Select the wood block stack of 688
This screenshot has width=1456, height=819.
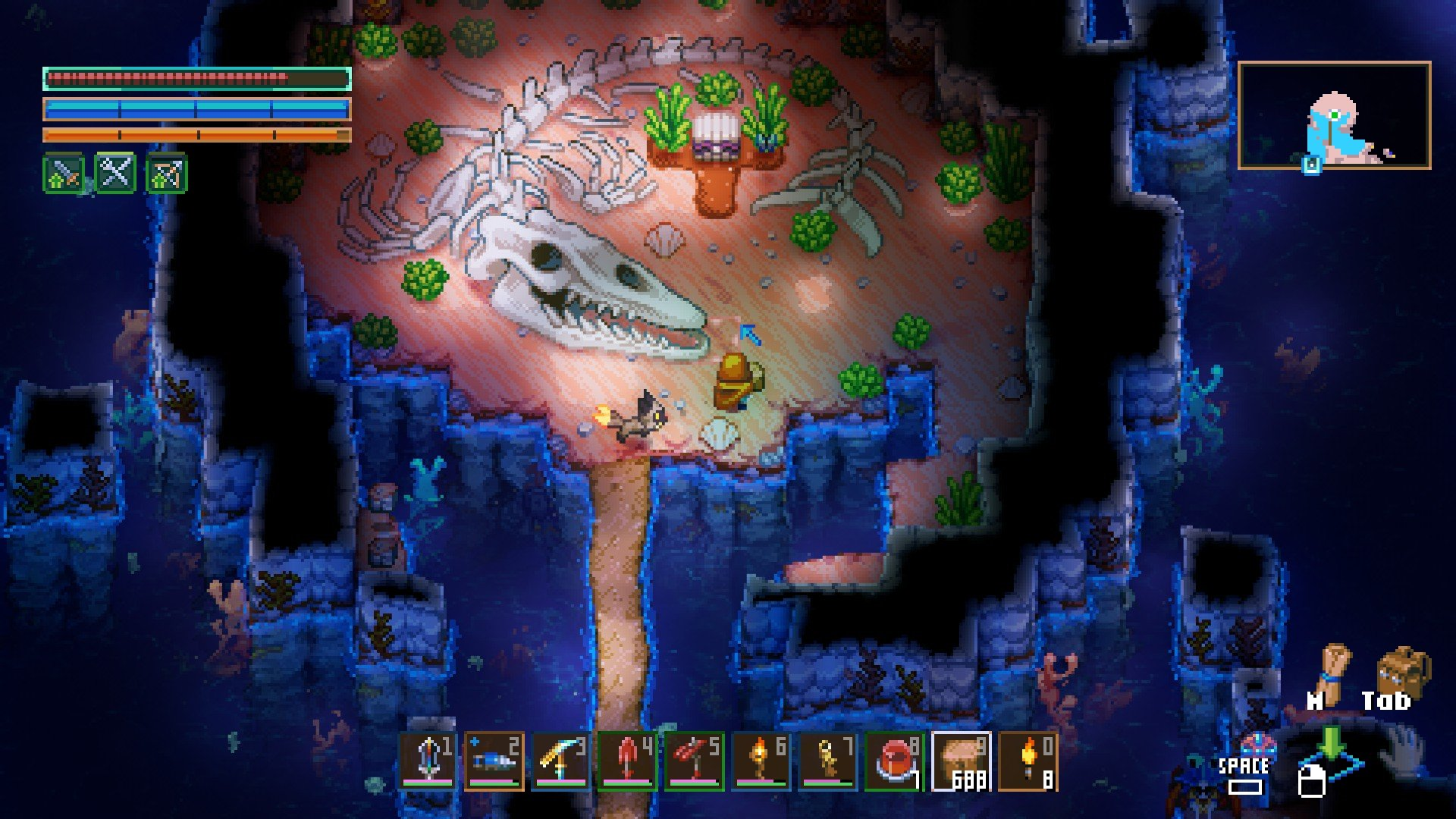click(962, 761)
